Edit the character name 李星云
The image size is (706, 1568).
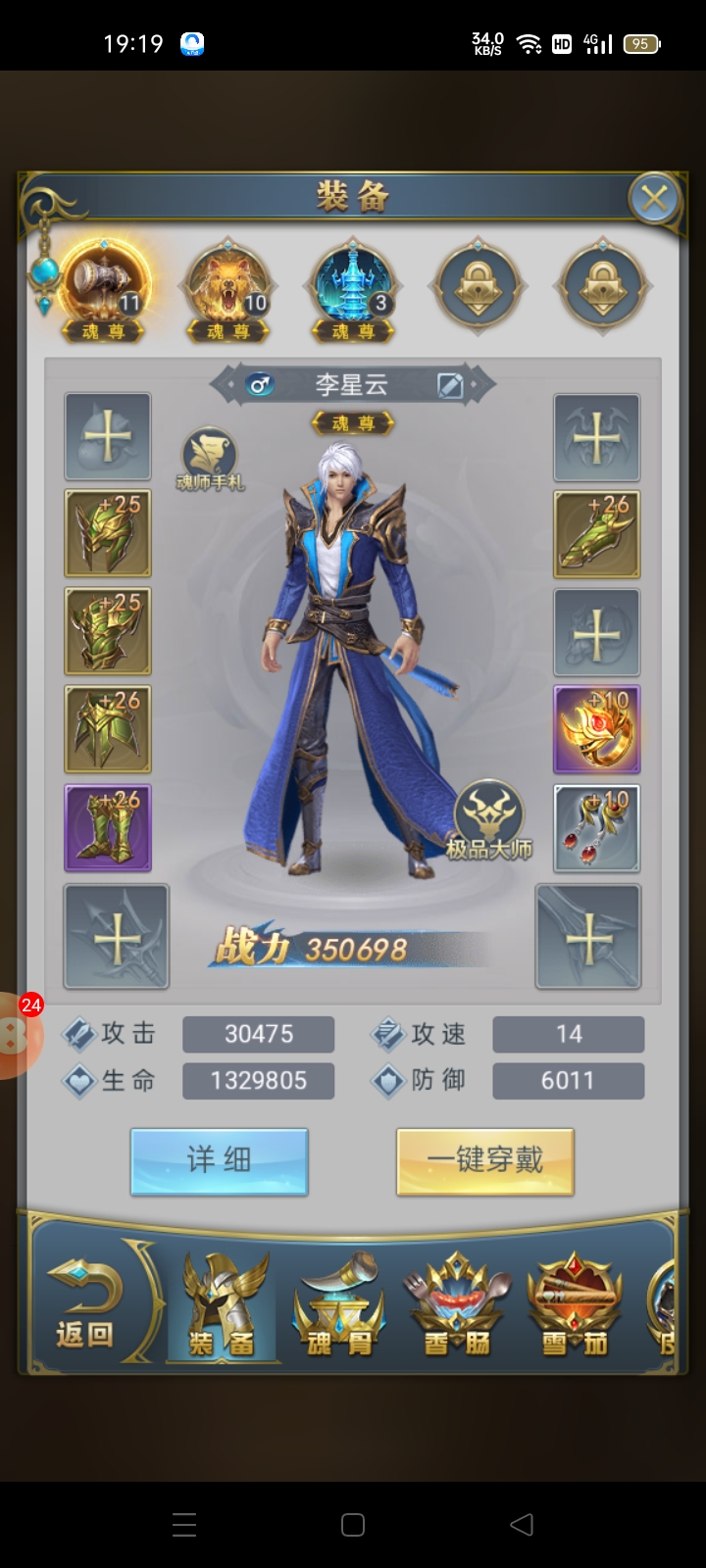(450, 385)
